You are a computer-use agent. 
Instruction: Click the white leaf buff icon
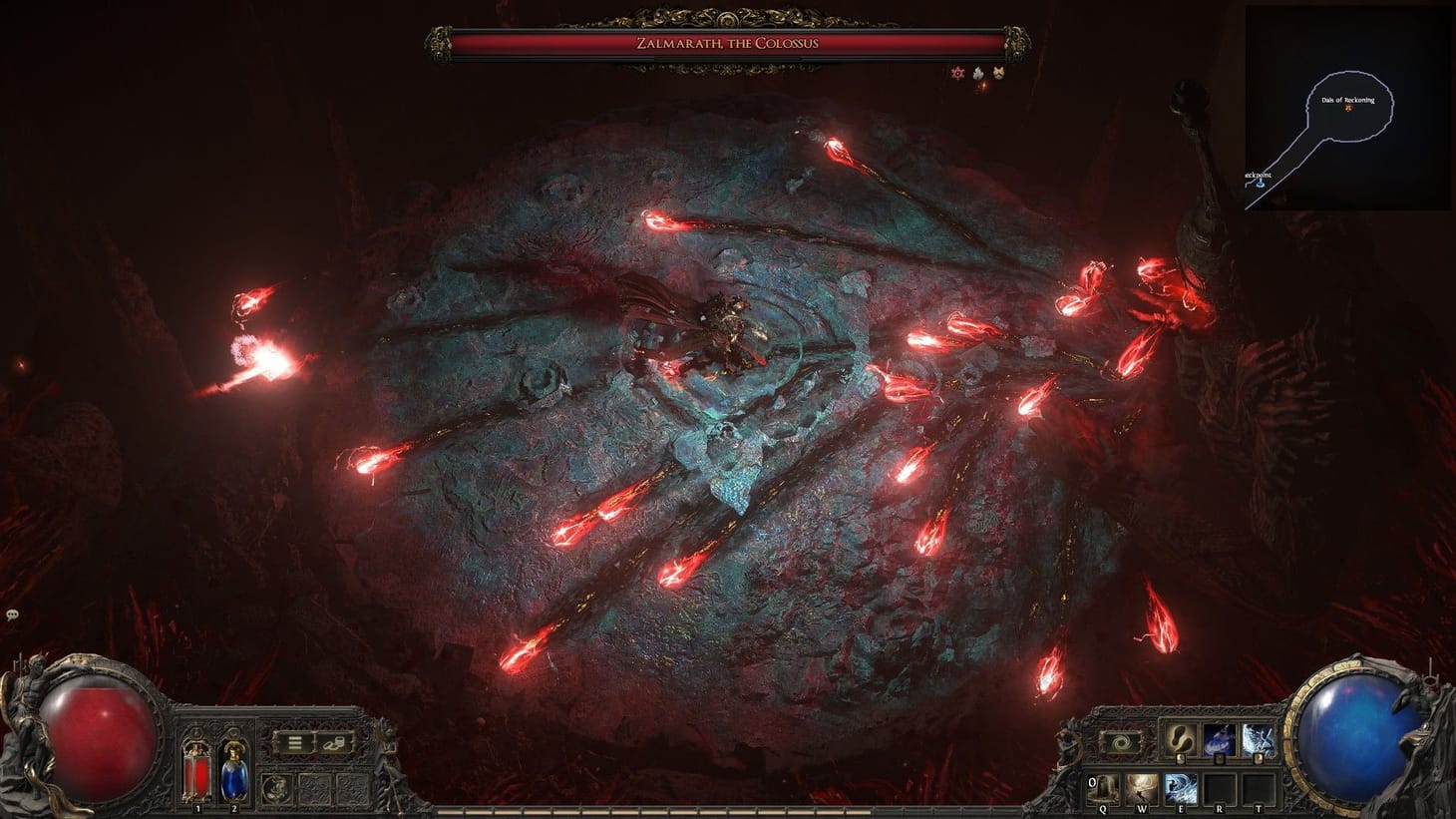(x=977, y=73)
